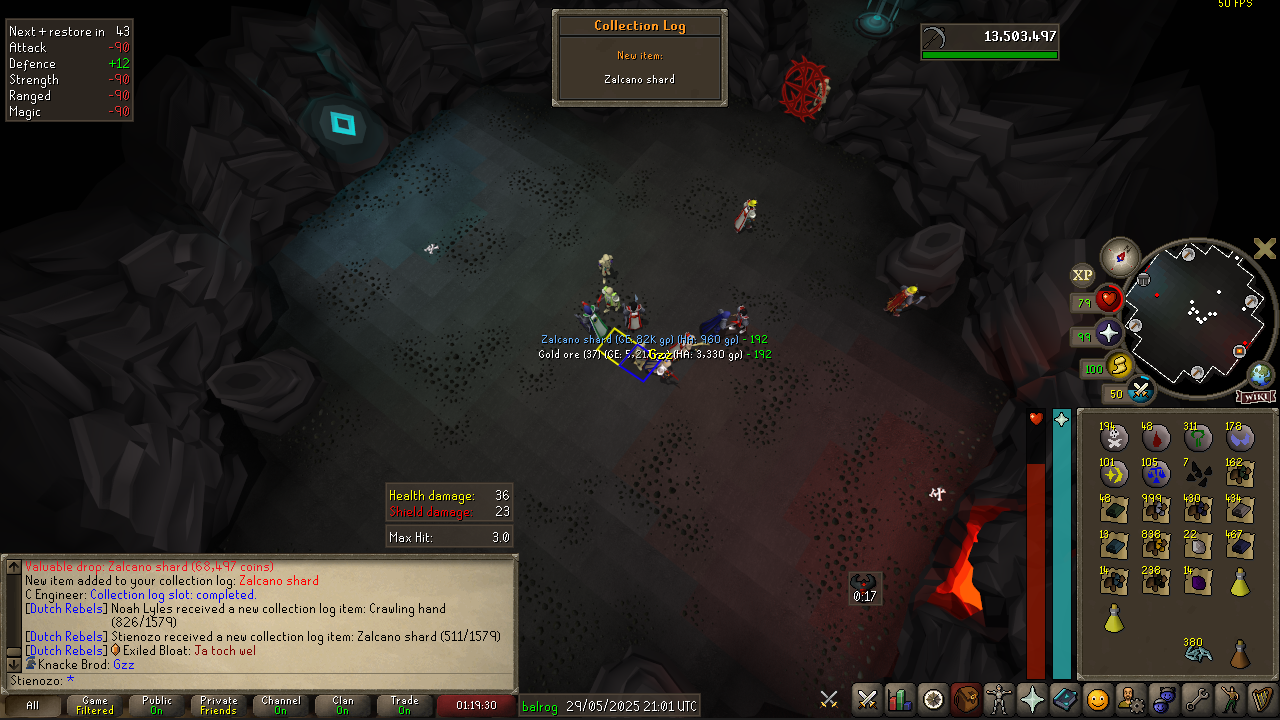Click the Wiki lookup banner
Image resolution: width=1280 pixels, height=720 pixels.
1256,397
